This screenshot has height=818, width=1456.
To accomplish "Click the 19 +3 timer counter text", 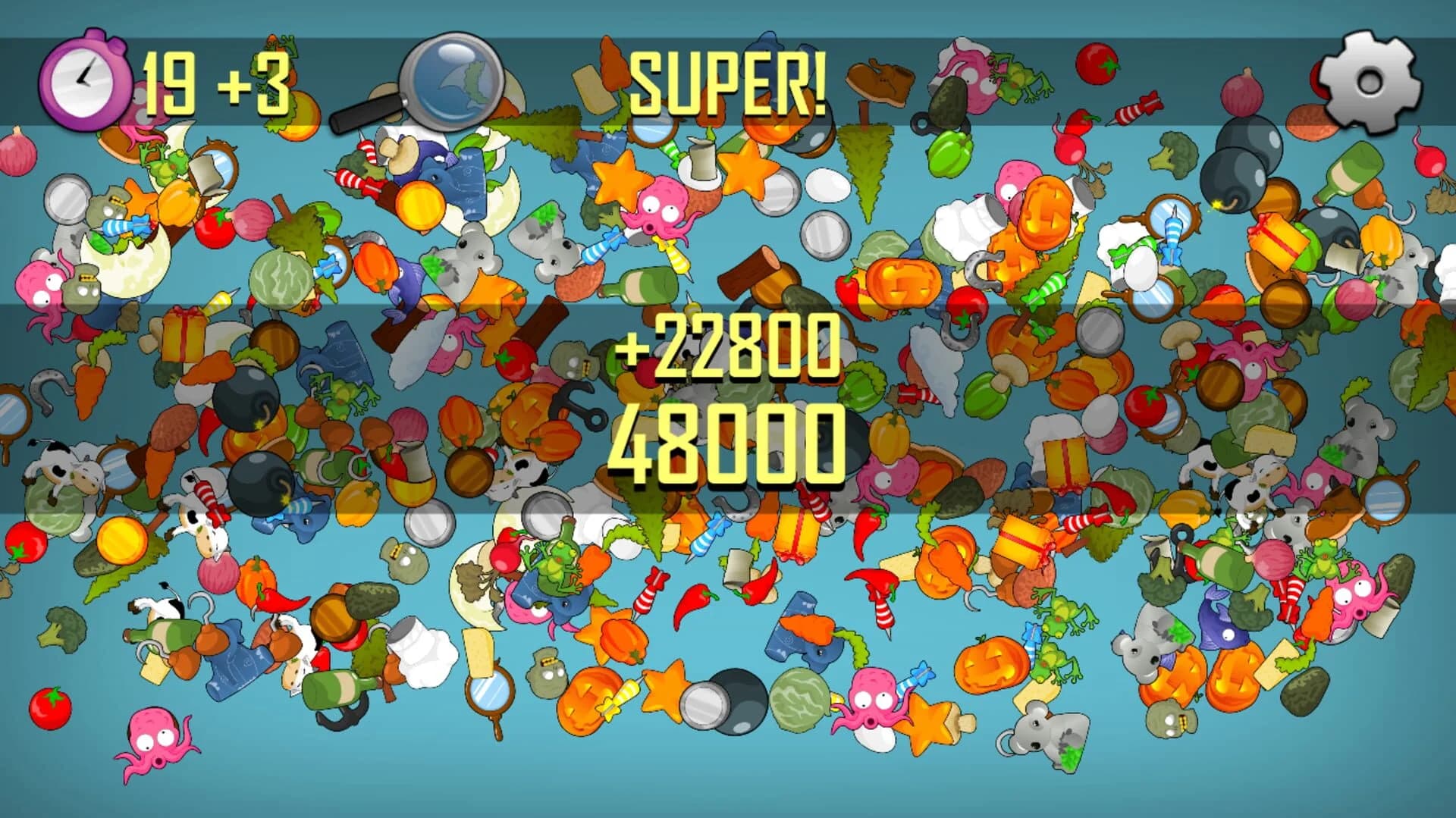I will pyautogui.click(x=216, y=80).
